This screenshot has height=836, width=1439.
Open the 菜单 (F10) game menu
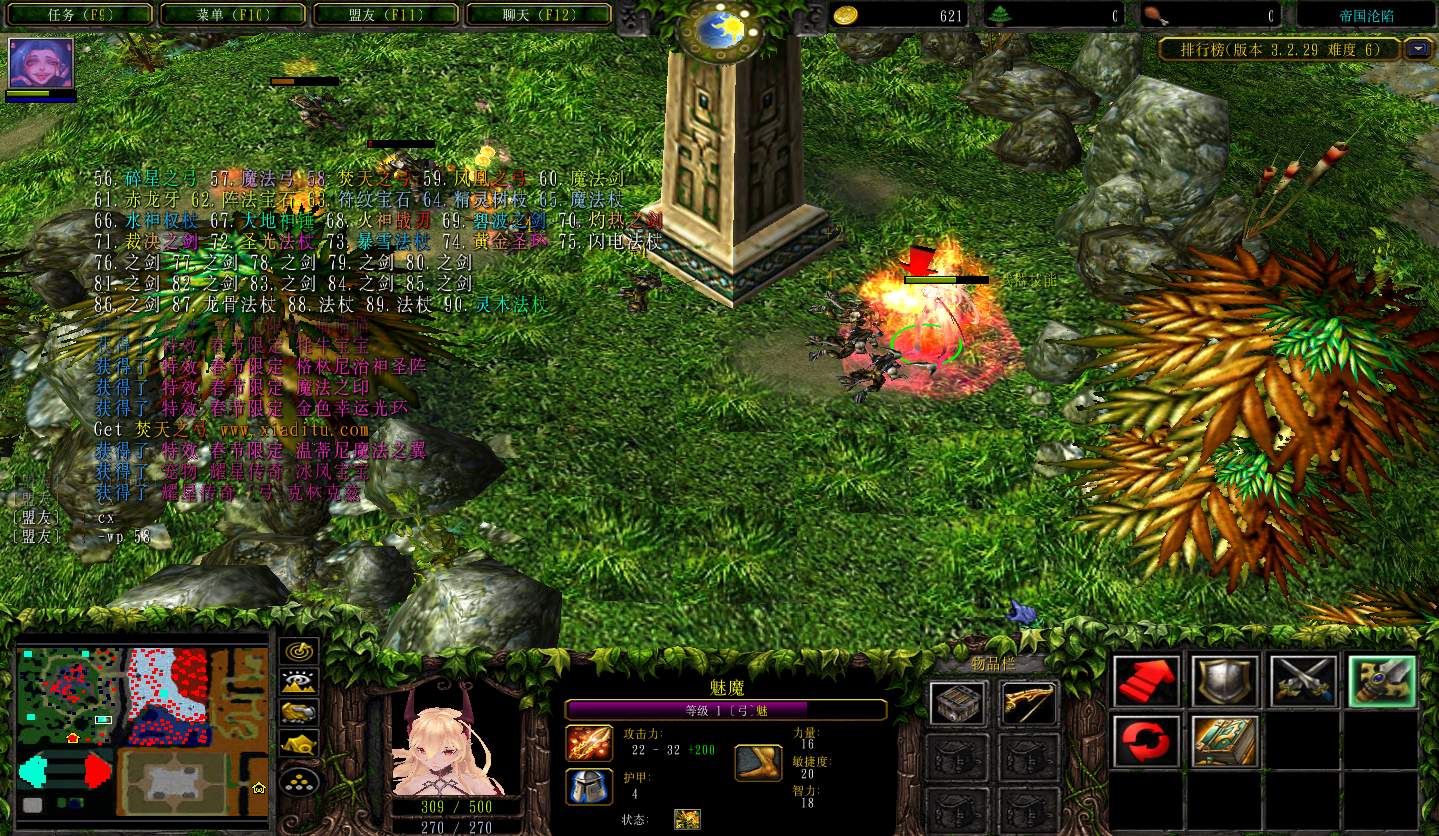(x=232, y=15)
